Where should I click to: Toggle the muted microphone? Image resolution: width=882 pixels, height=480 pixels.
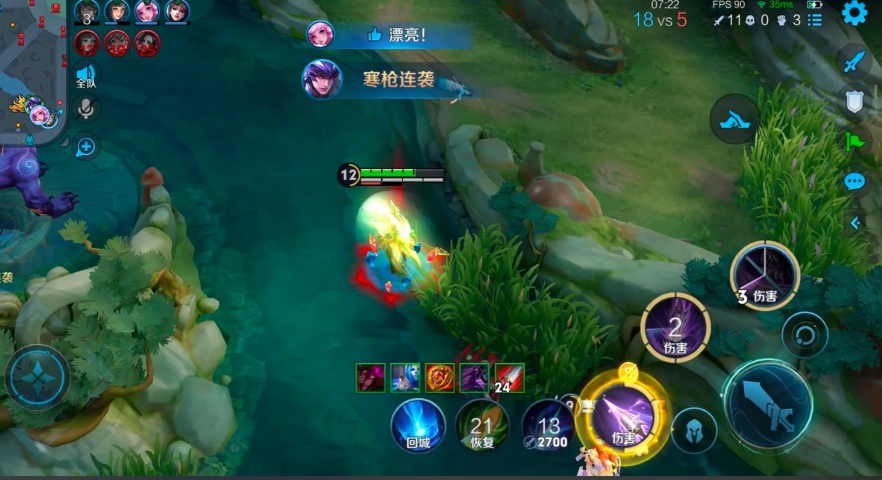[x=86, y=108]
